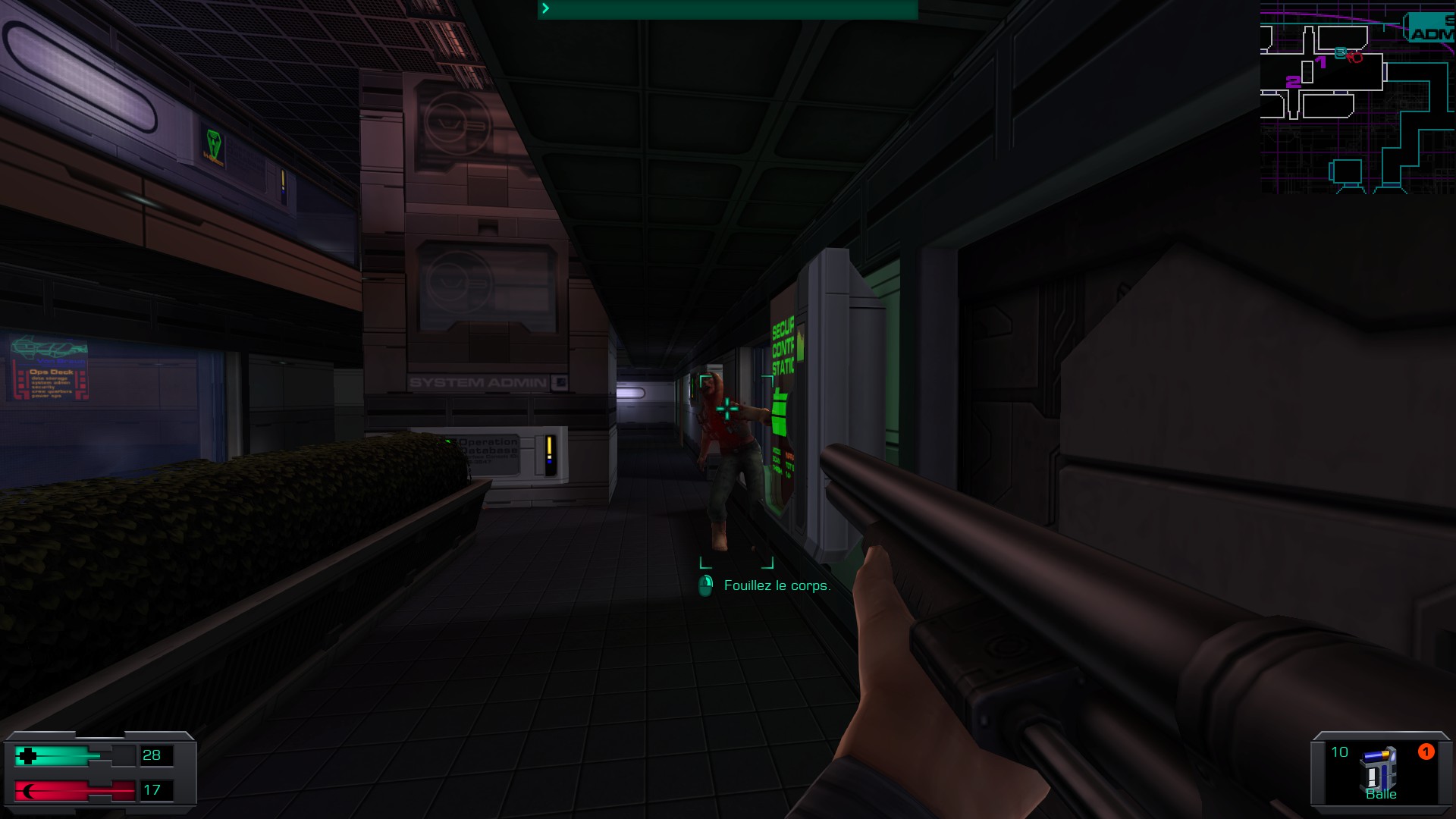Select the Balle ammo clip icon

1378,768
